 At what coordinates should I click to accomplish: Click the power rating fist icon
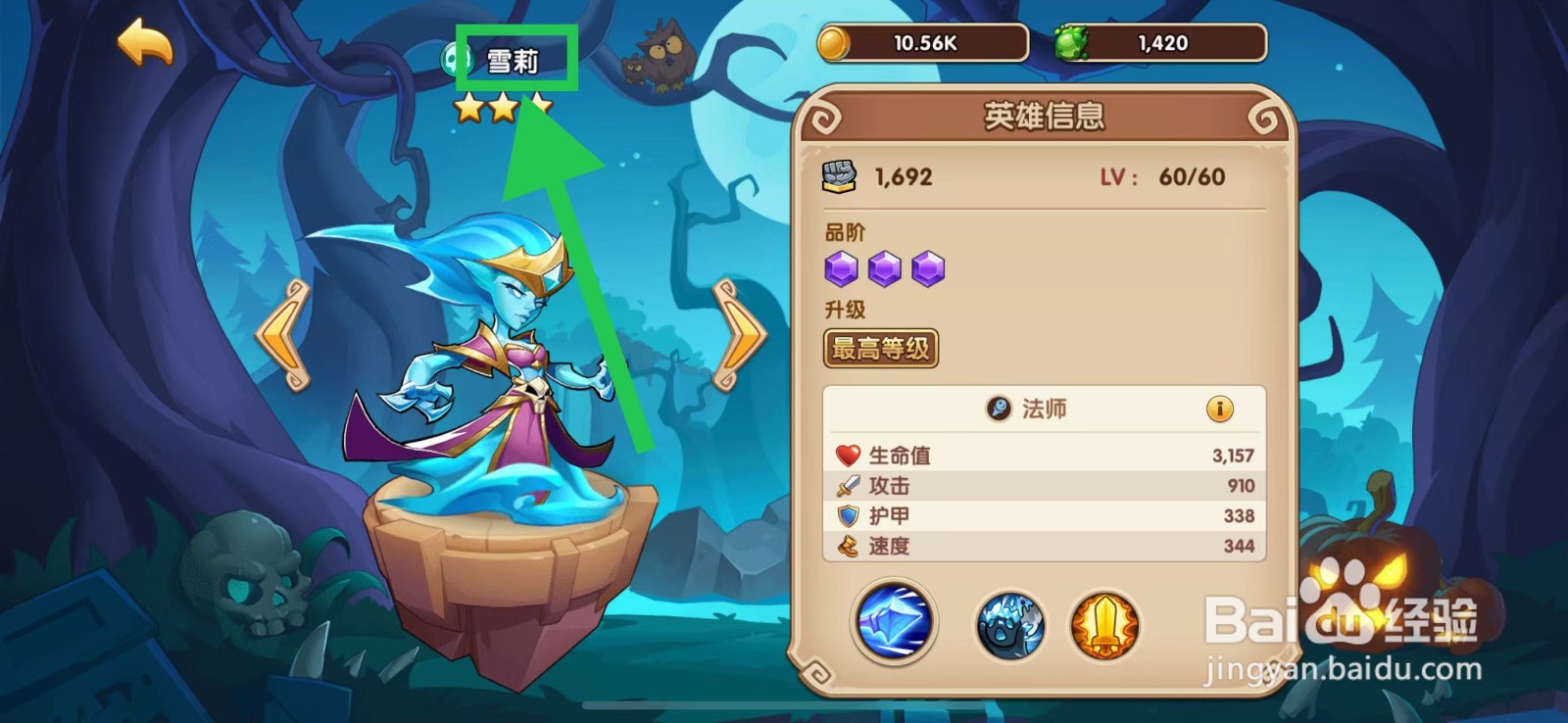tap(839, 174)
